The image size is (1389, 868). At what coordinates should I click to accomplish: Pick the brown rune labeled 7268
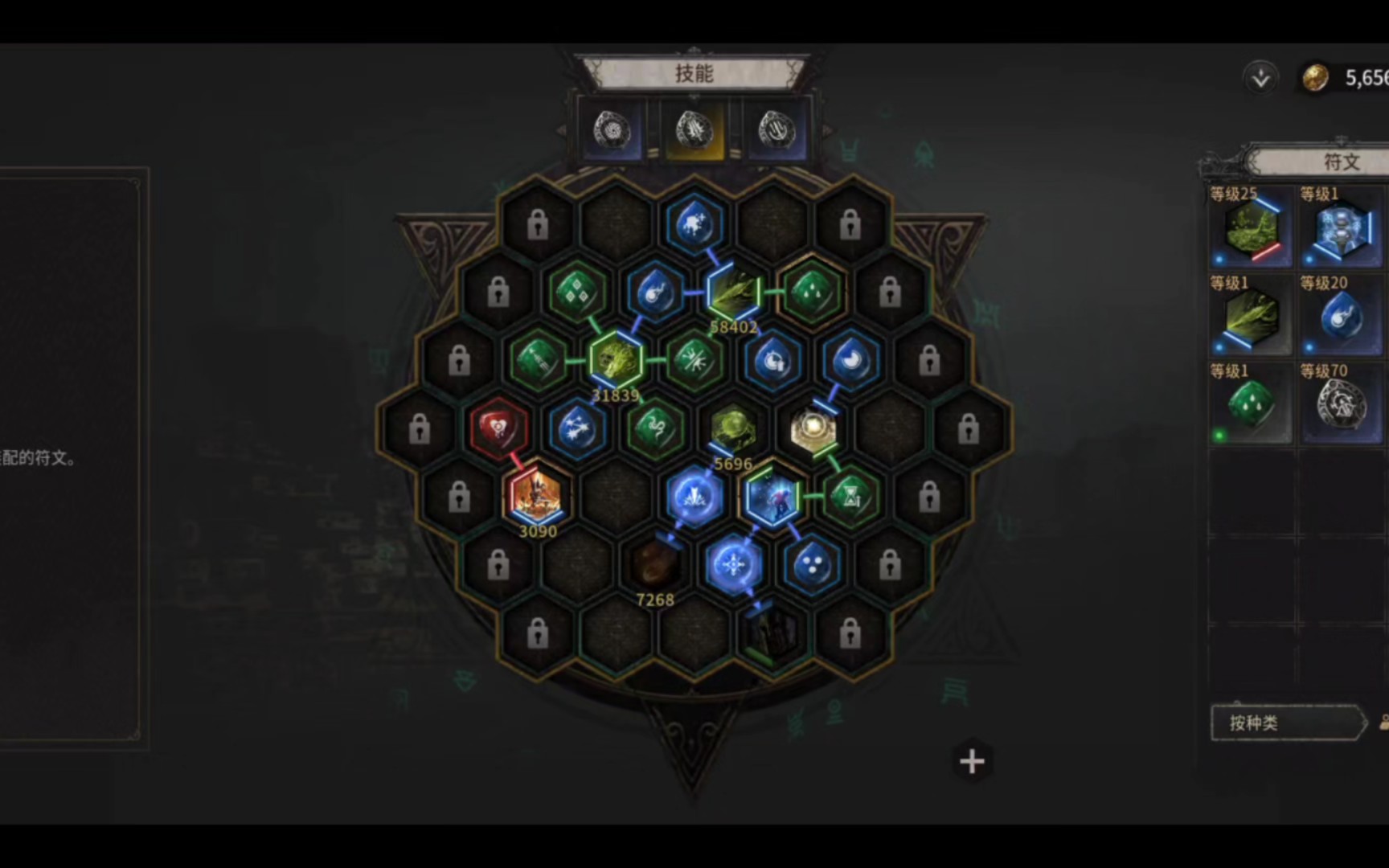coord(654,565)
